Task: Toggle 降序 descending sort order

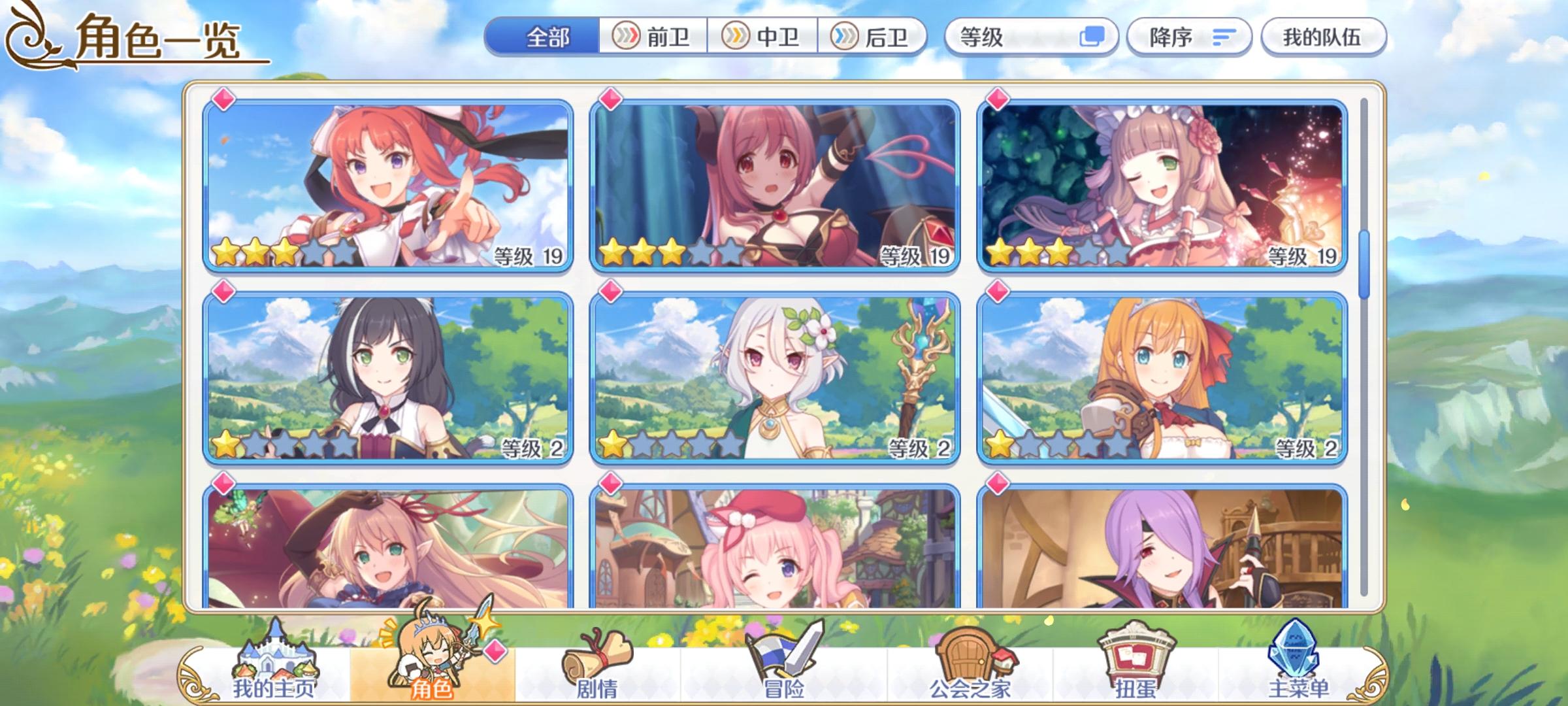Action: [x=1189, y=37]
